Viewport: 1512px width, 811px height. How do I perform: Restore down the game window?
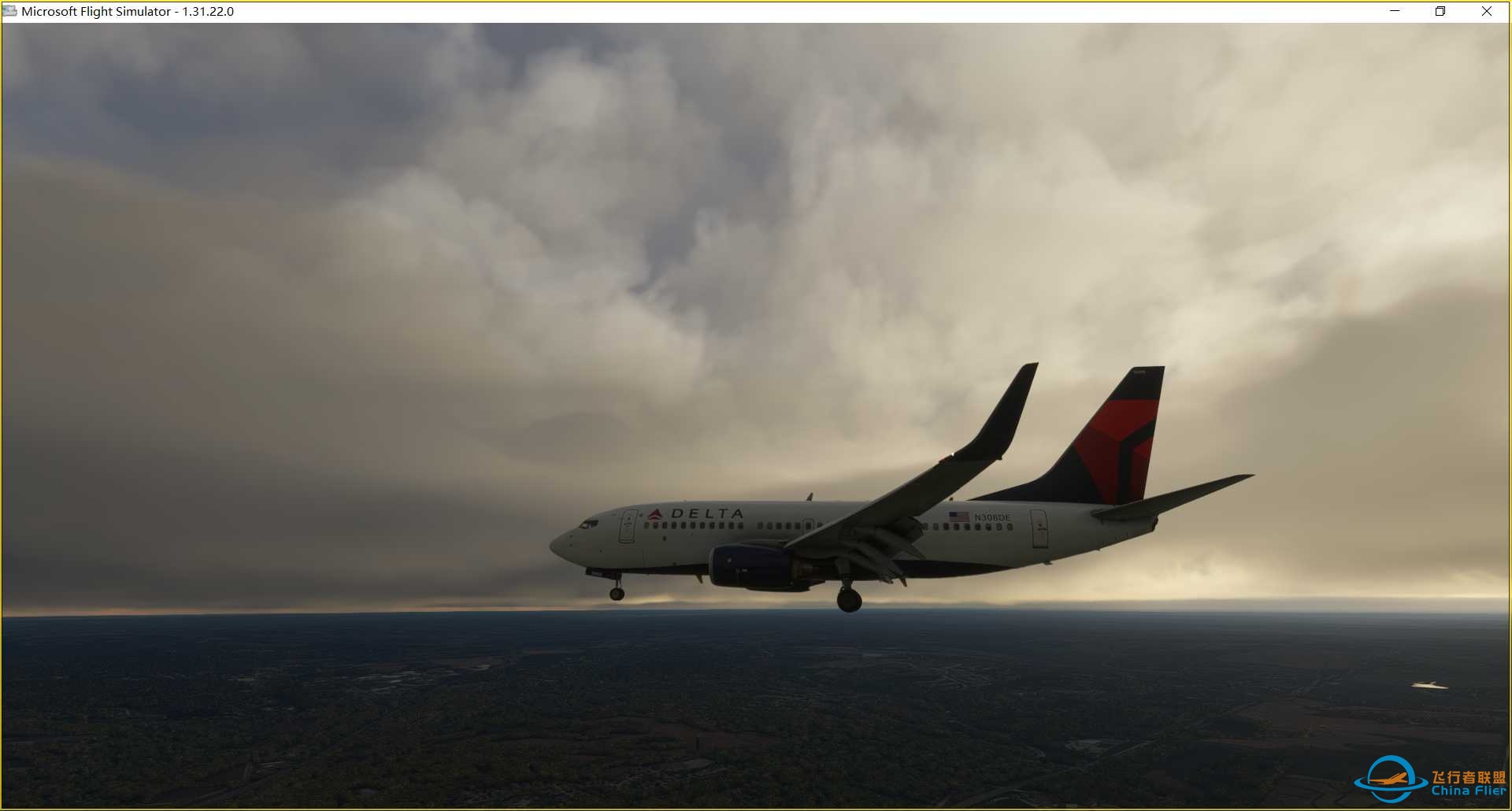click(x=1440, y=11)
